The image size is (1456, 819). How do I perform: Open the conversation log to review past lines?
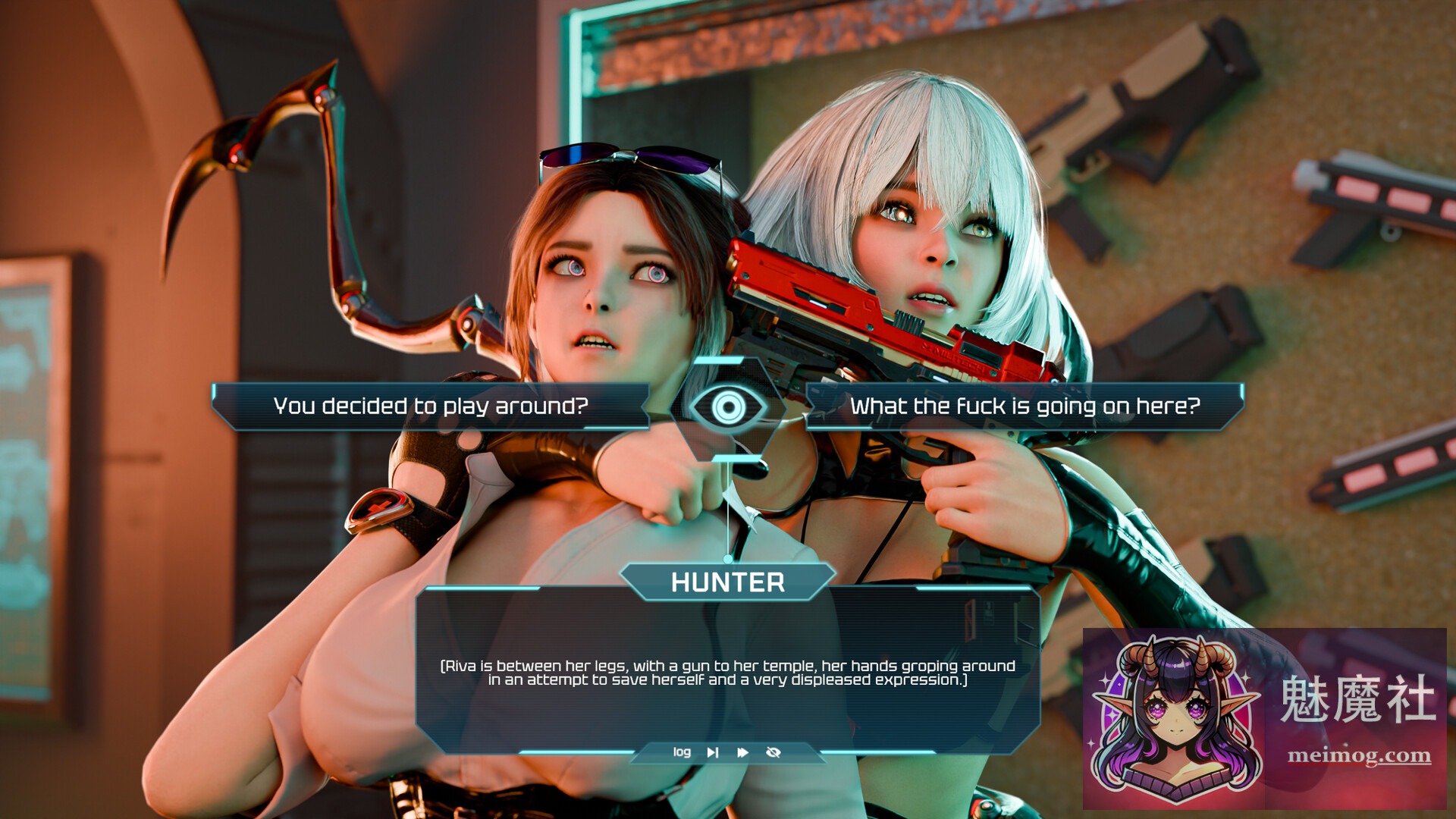pyautogui.click(x=683, y=752)
